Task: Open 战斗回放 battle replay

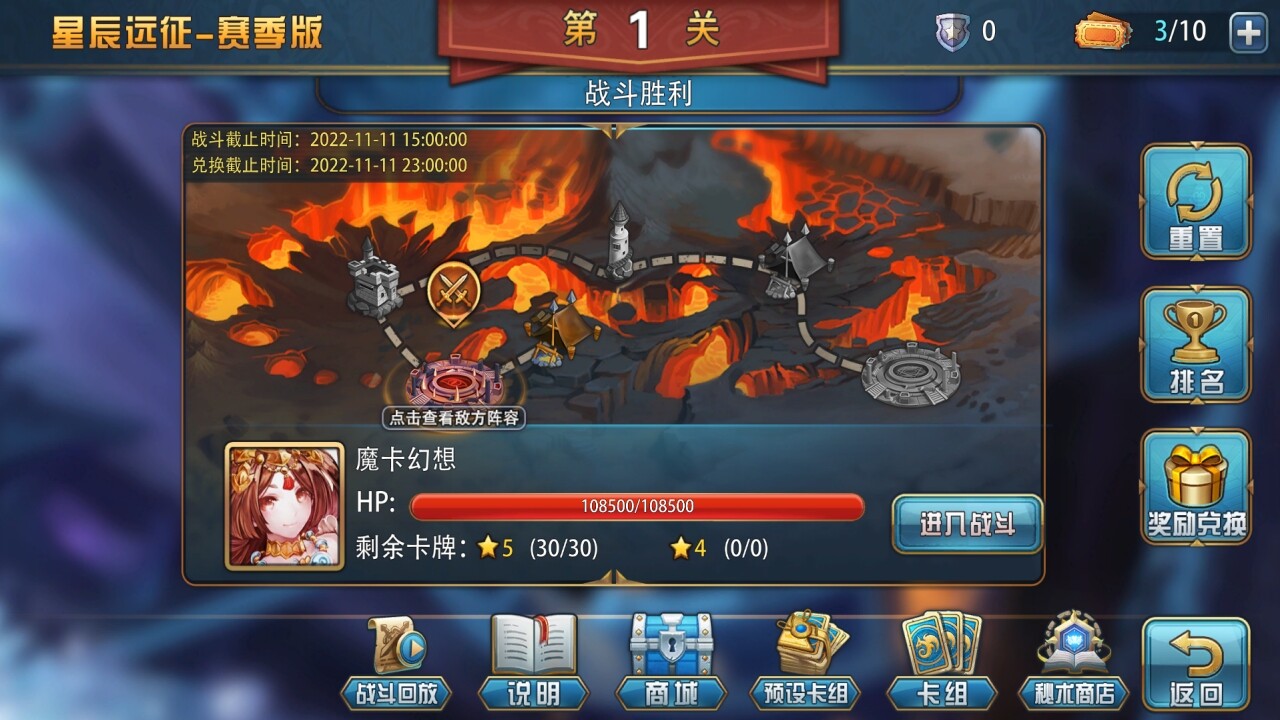Action: [398, 660]
